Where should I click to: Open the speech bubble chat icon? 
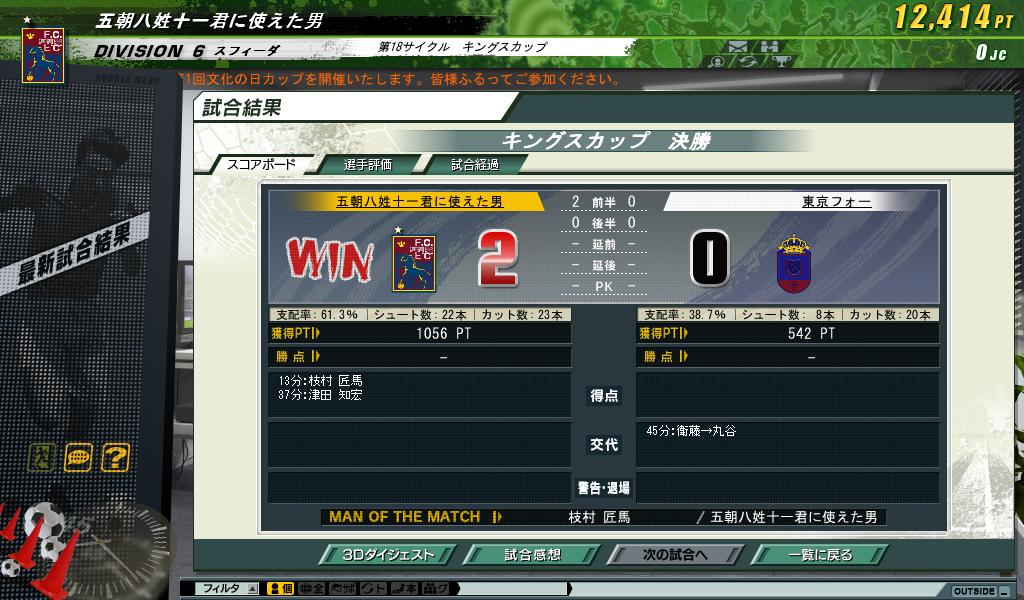point(78,458)
